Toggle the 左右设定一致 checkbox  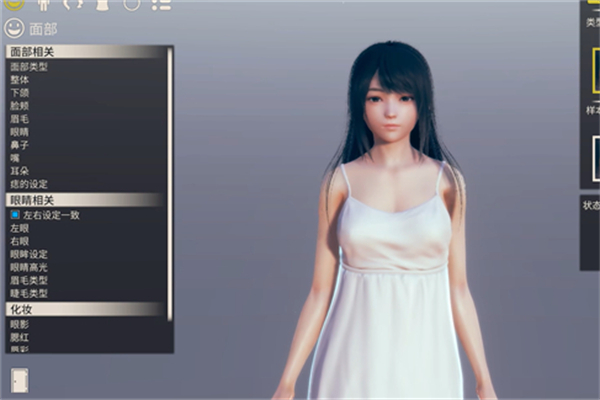(16, 214)
